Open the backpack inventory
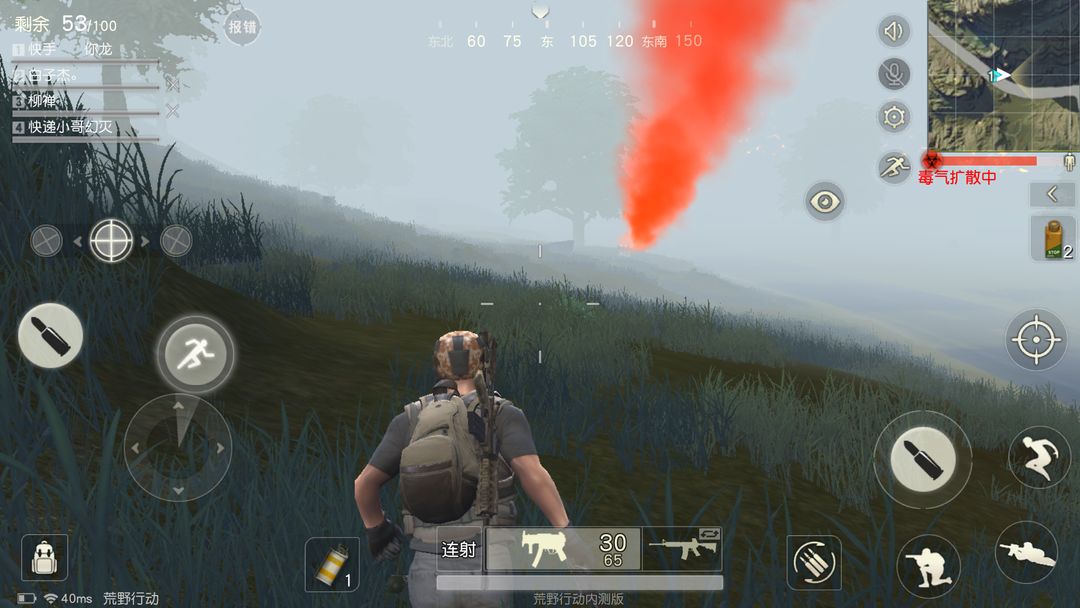 point(44,557)
